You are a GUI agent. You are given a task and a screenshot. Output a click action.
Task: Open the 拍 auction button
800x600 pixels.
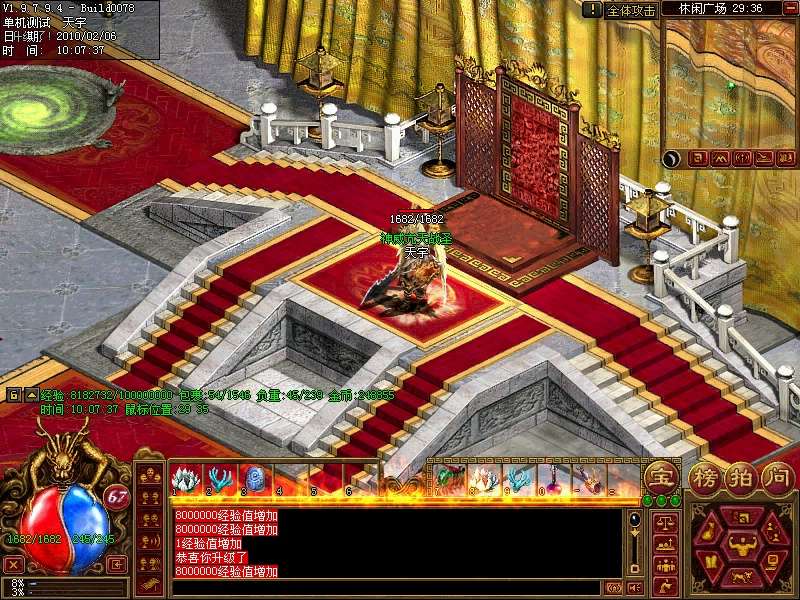click(740, 476)
